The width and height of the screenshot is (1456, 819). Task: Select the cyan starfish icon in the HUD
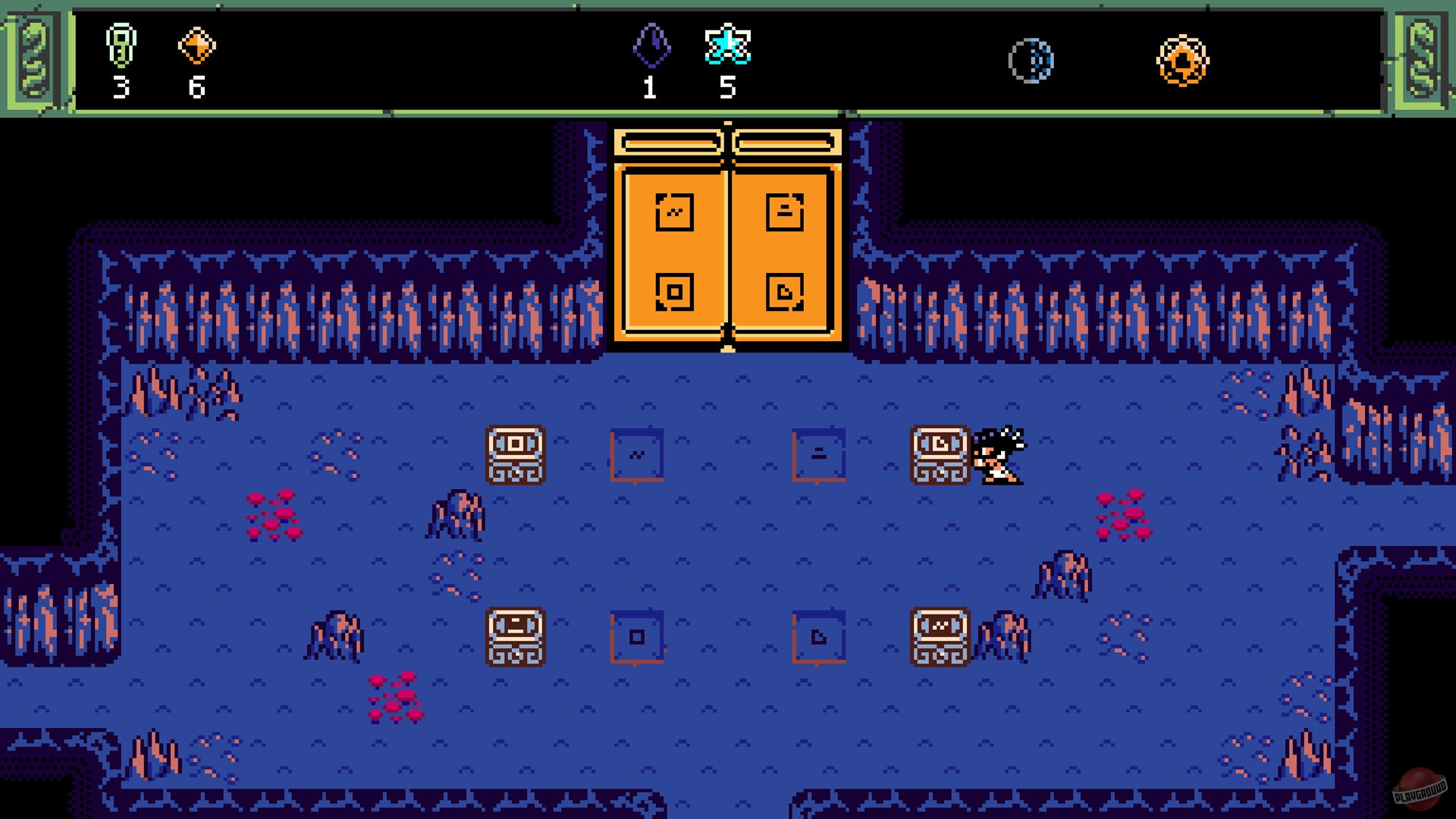[730, 47]
